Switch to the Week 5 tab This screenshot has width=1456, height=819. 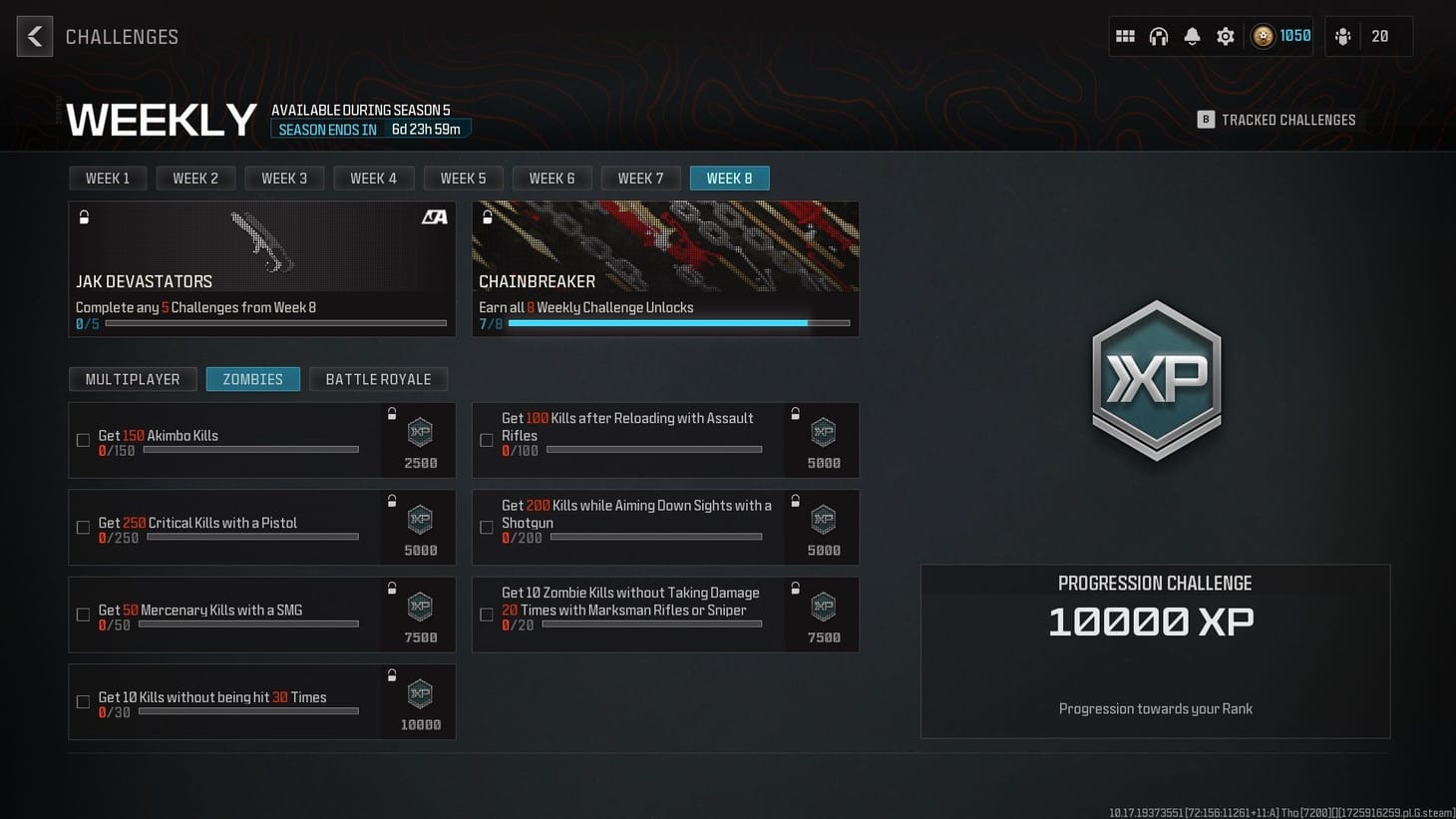[x=463, y=178]
